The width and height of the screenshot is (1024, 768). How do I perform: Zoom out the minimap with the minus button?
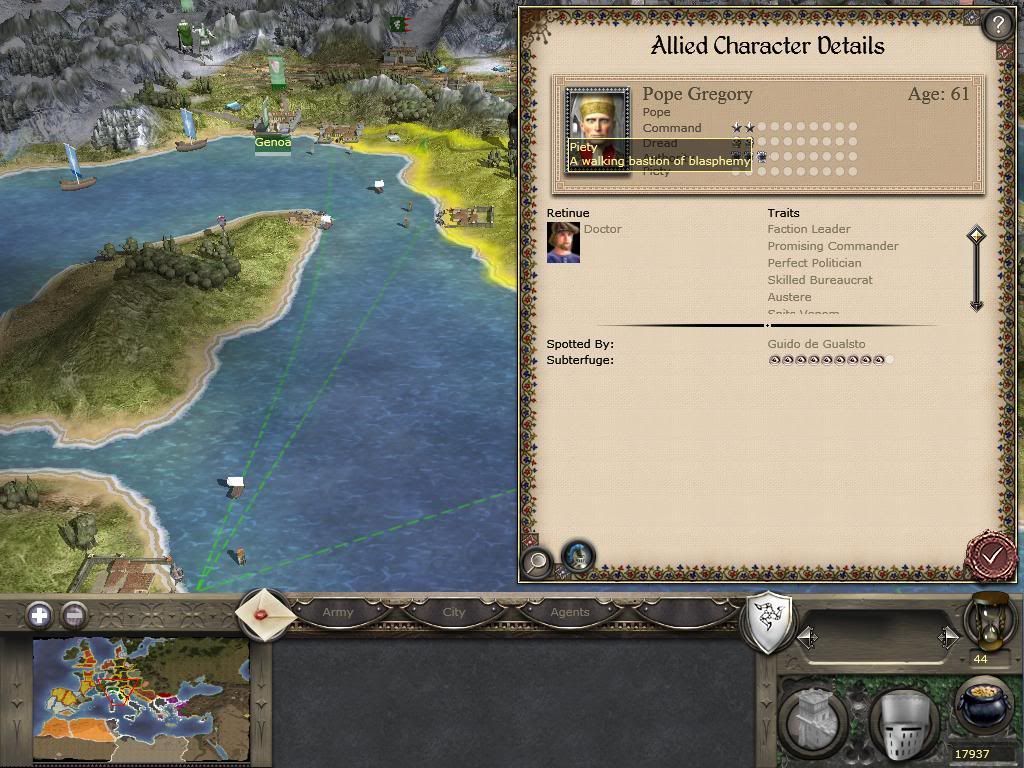tap(74, 615)
